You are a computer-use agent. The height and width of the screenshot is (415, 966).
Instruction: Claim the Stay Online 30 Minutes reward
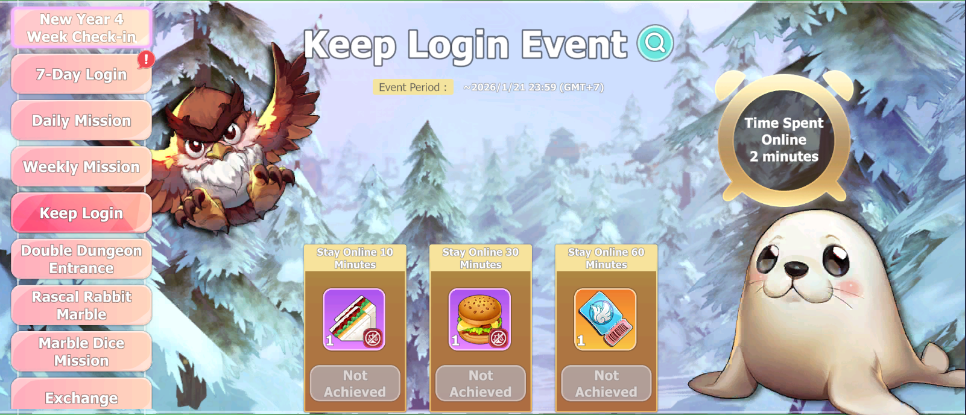(480, 384)
